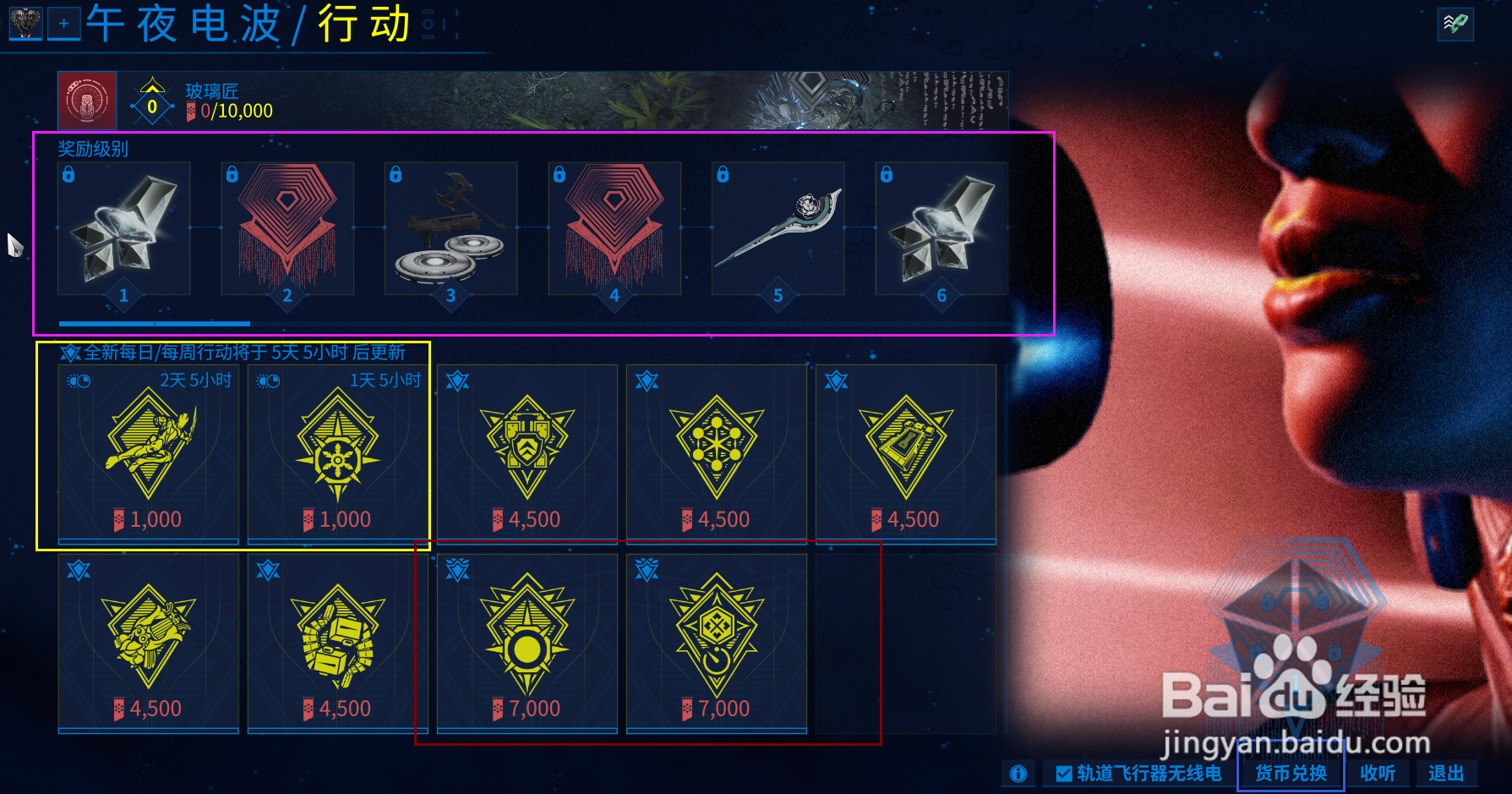1512x794 pixels.
Task: Select the tier 1 crystal reward icon
Action: (123, 228)
